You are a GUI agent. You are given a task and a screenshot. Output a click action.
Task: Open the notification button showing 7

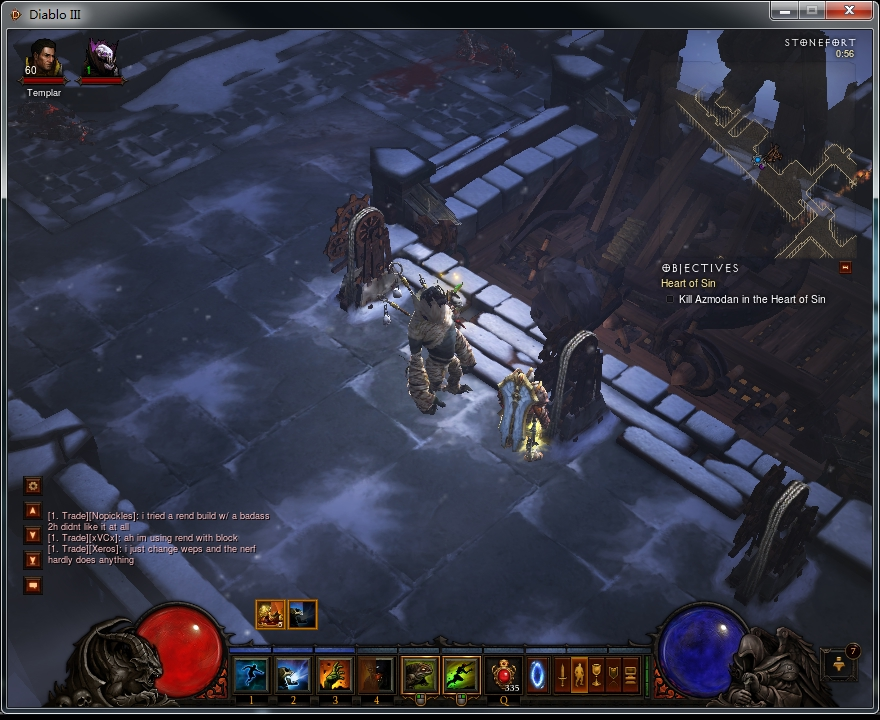[x=838, y=663]
